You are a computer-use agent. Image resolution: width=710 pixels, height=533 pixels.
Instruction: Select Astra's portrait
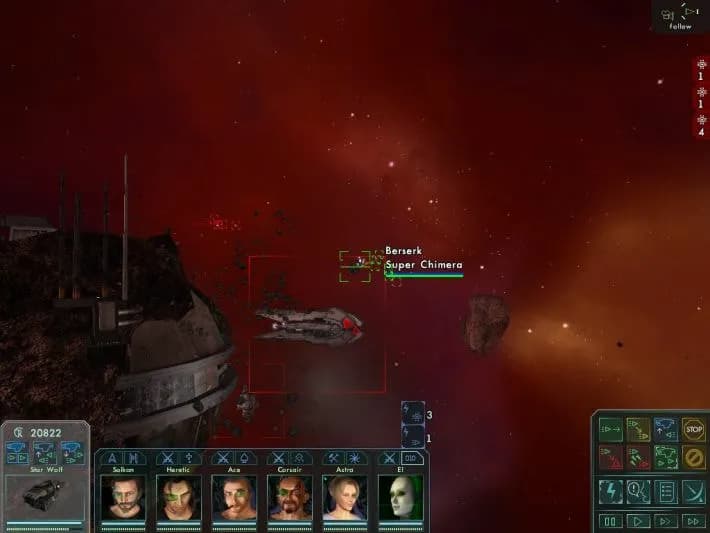[x=345, y=496]
